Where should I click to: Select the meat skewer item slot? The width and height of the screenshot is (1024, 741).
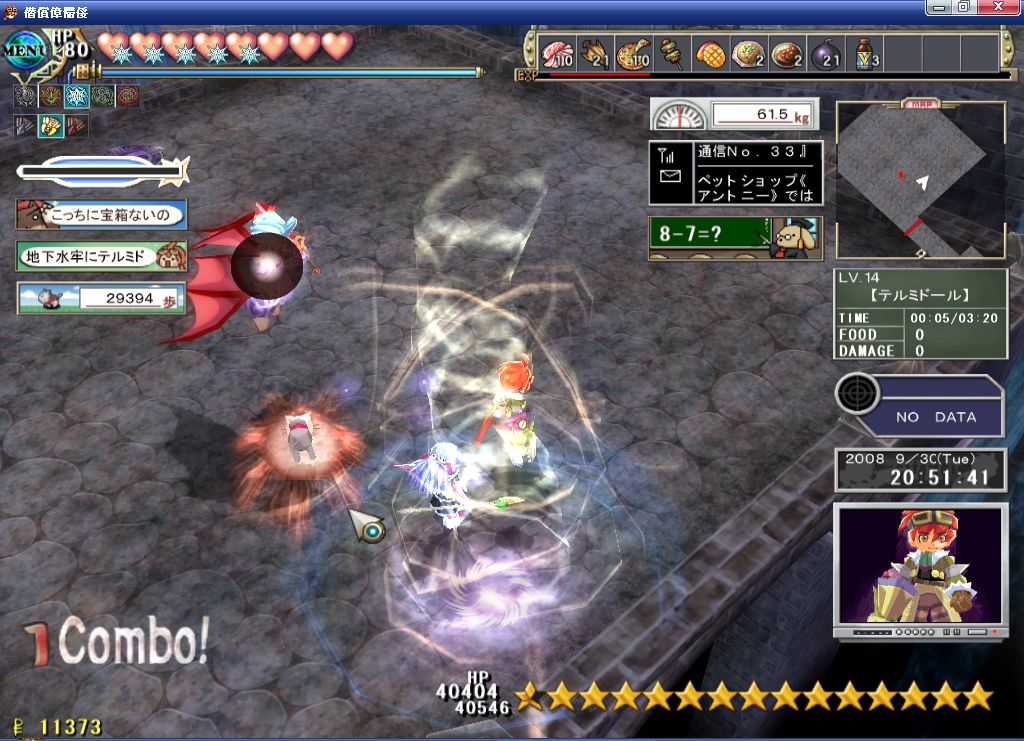pyautogui.click(x=672, y=53)
